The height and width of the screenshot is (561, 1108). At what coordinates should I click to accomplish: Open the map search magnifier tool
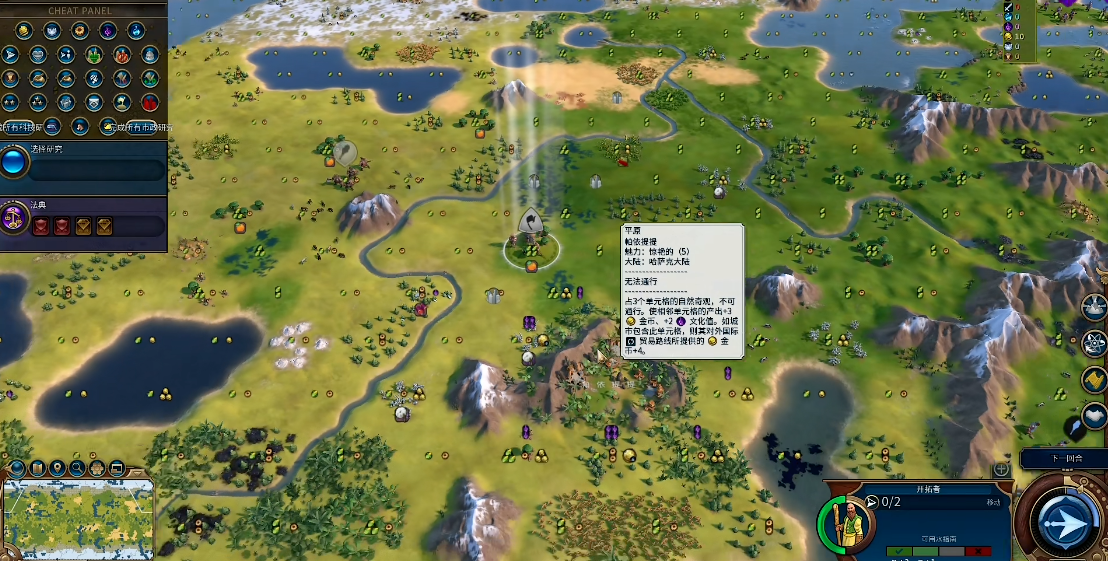pos(76,468)
